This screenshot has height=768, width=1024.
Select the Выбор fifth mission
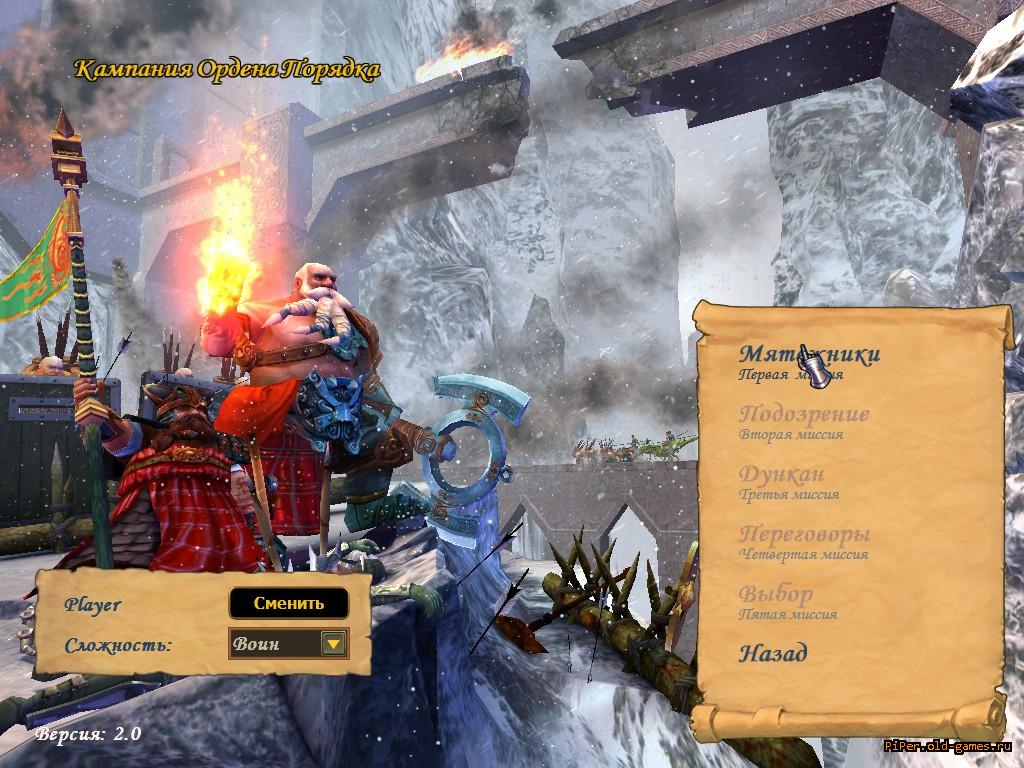(776, 594)
